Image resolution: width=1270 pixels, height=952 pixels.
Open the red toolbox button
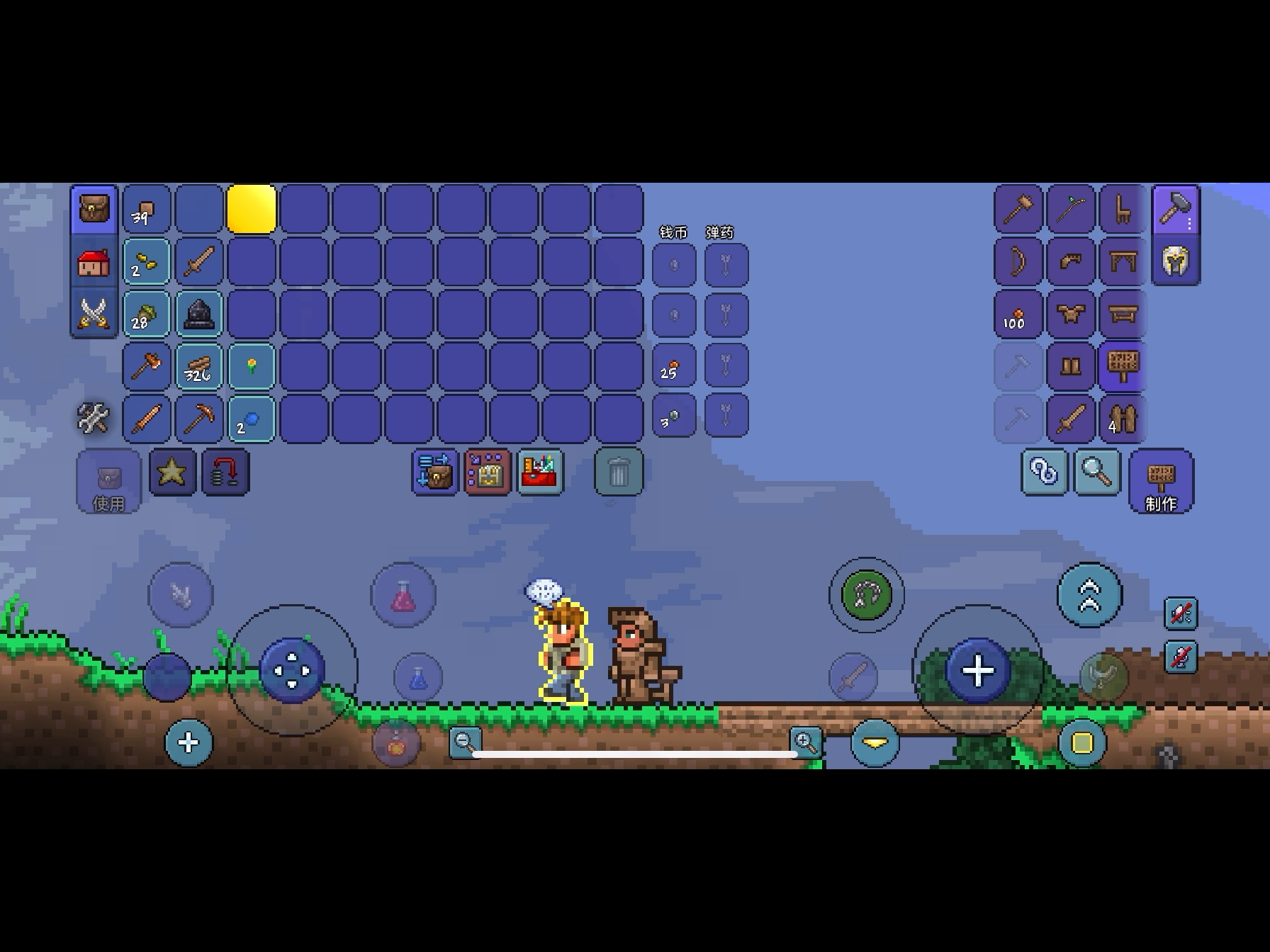[541, 472]
